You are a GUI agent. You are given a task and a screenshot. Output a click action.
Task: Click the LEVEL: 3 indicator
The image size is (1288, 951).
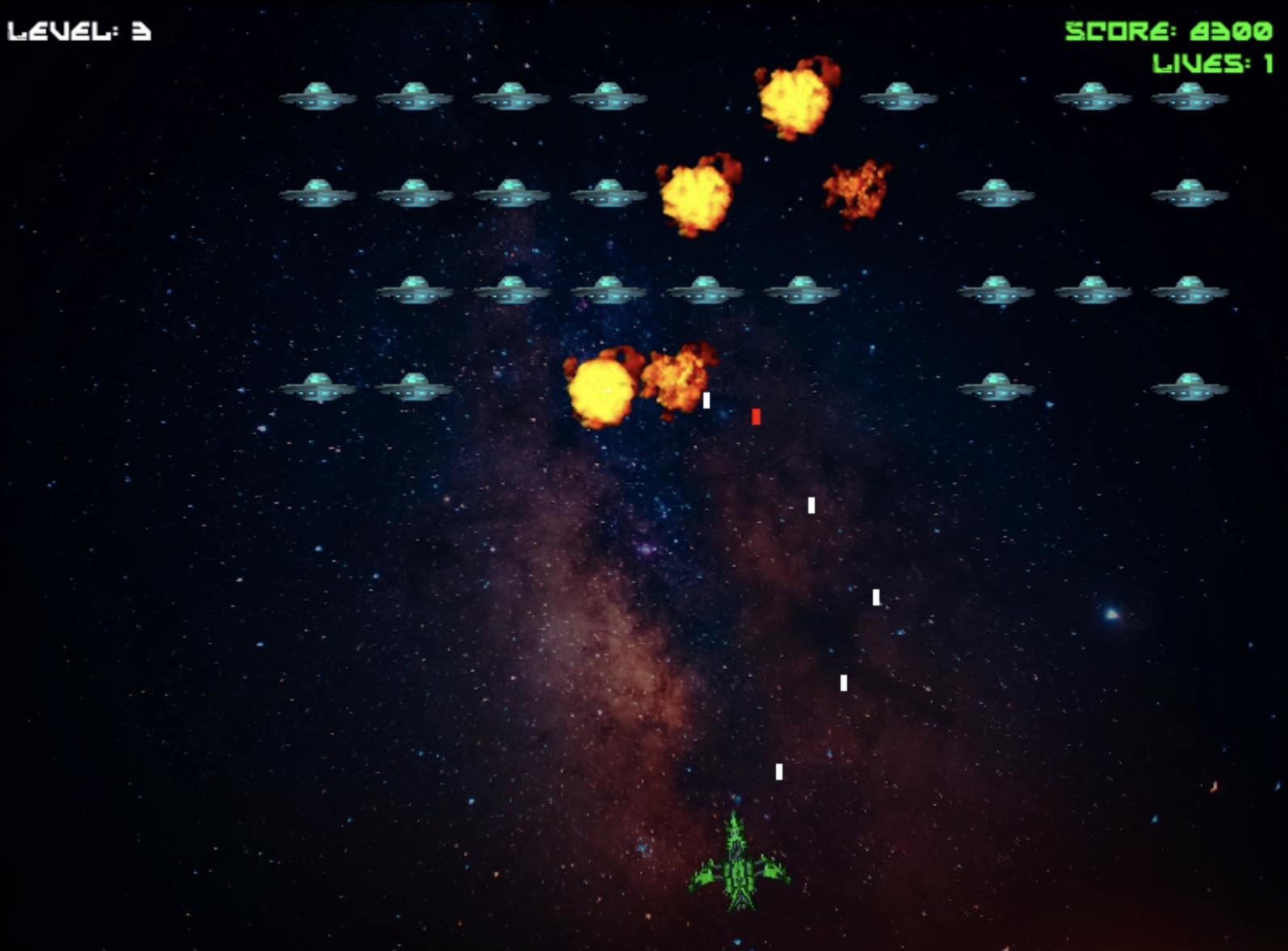click(78, 31)
